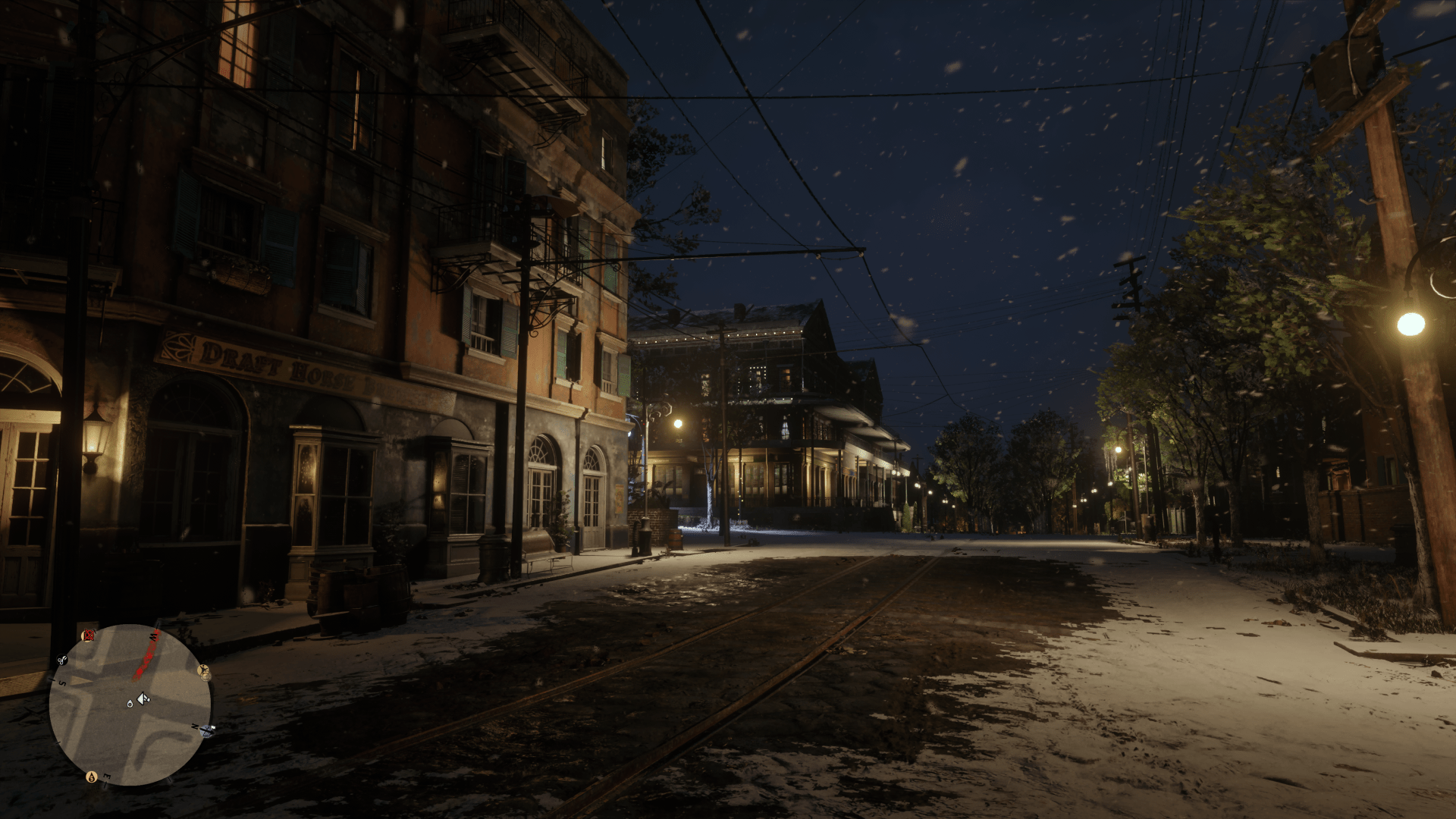Click the red crossed-out marker on minimap
Viewport: 1456px width, 819px height.
click(88, 635)
